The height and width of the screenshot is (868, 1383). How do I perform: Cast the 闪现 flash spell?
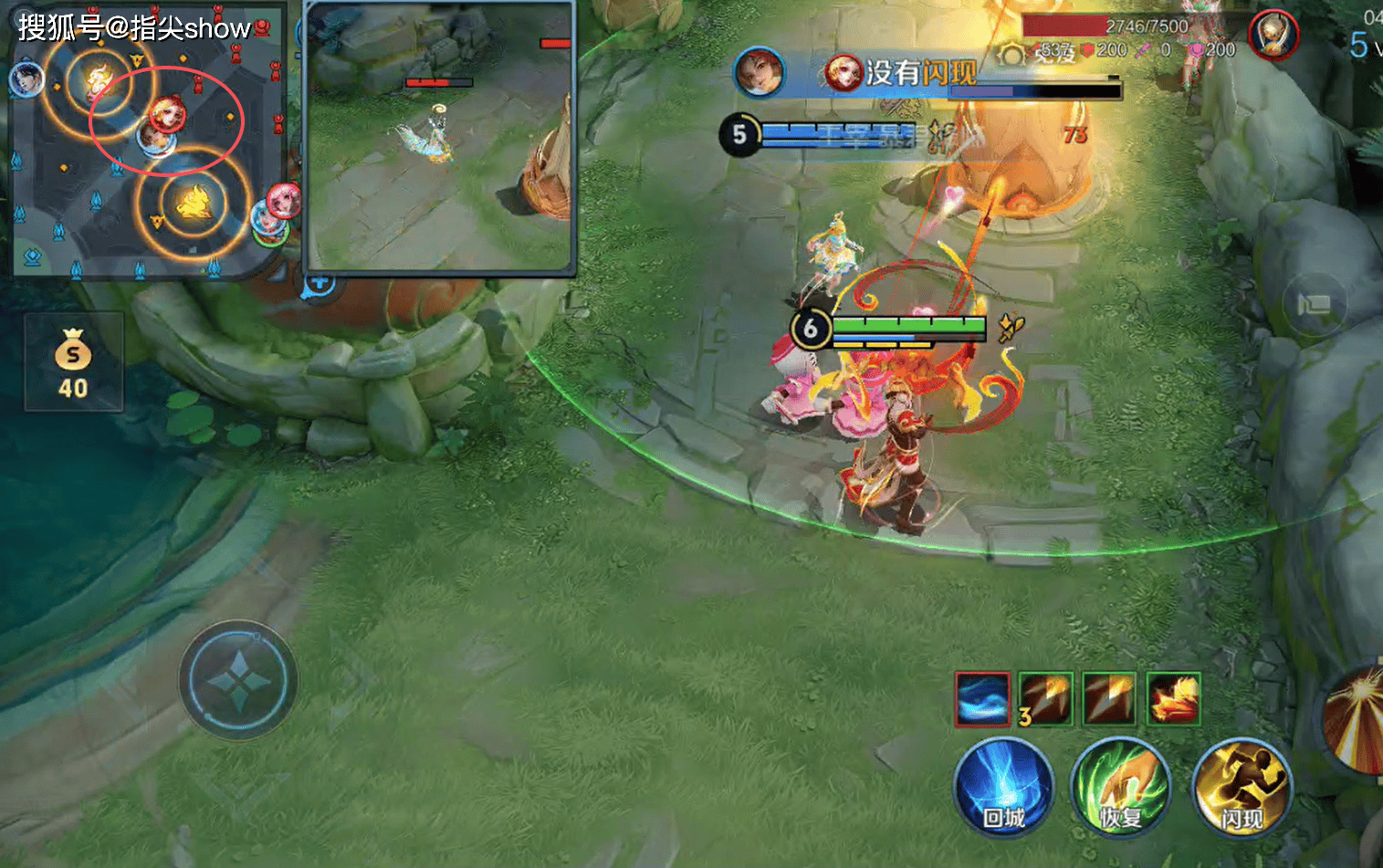1242,788
